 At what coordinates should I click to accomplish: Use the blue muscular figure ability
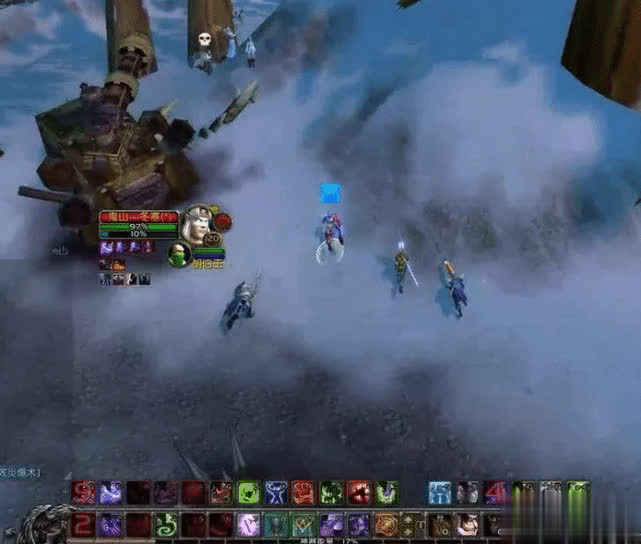tap(276, 492)
